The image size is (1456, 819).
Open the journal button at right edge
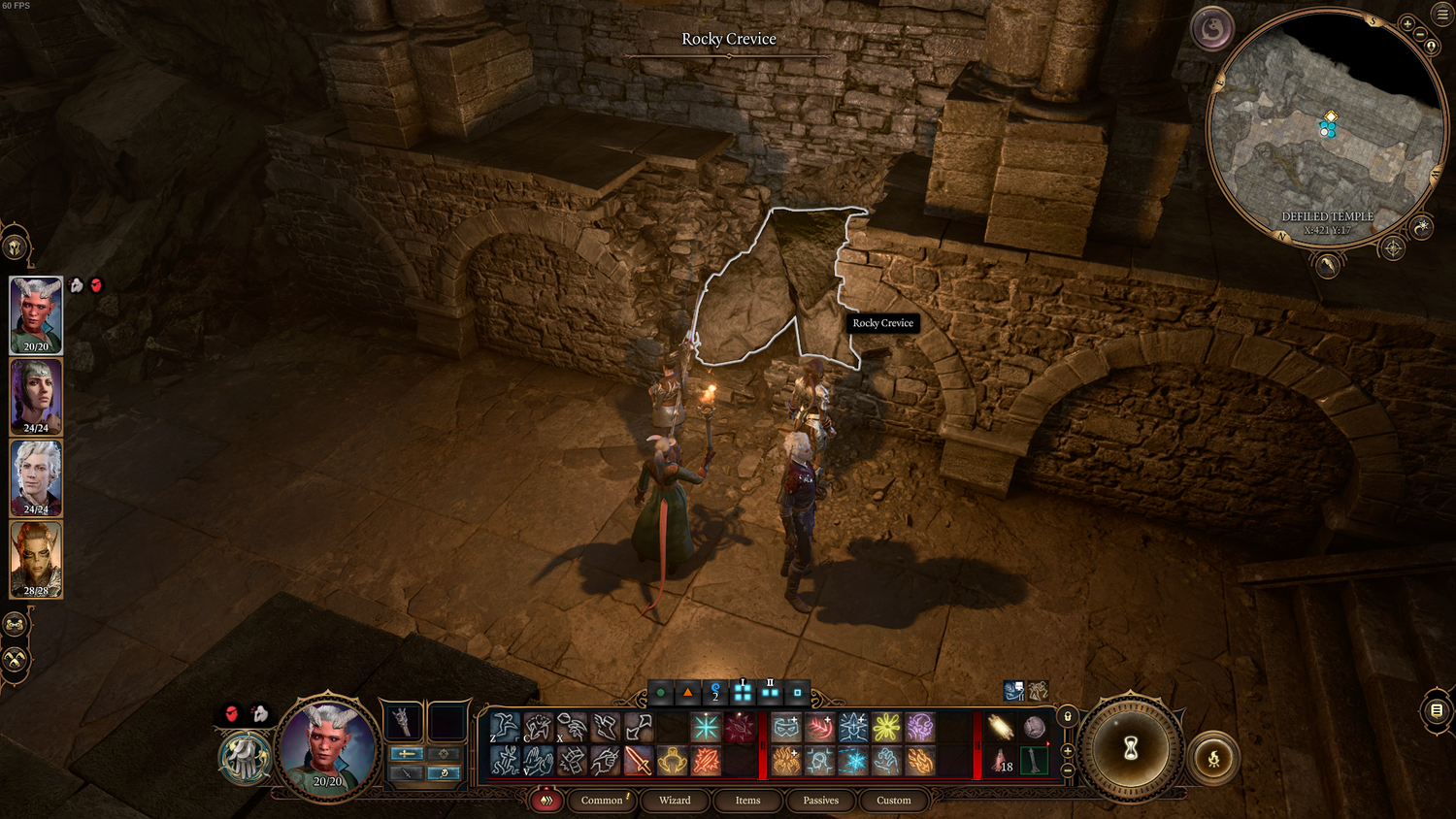coord(1437,710)
